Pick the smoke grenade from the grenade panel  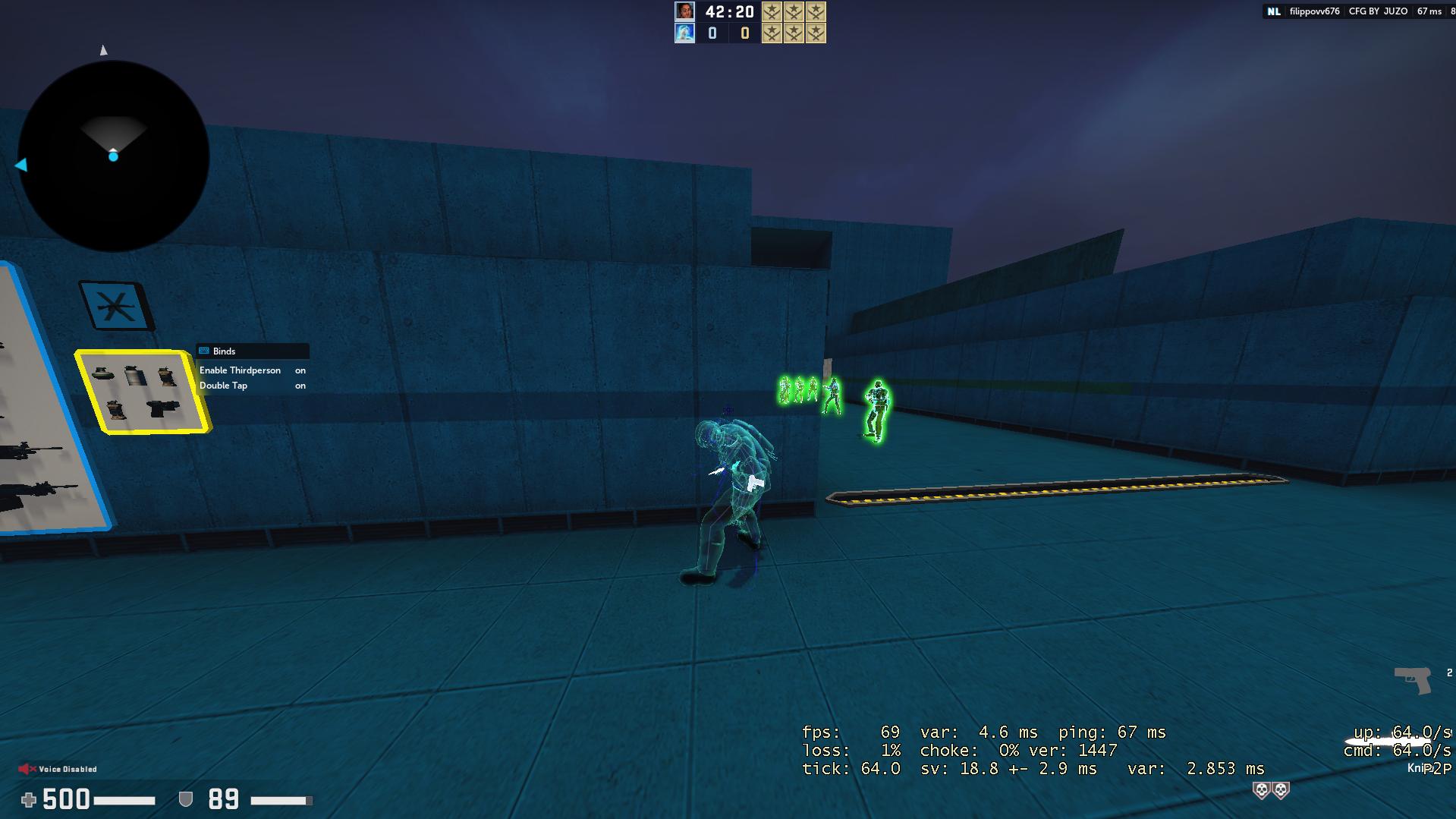(135, 376)
